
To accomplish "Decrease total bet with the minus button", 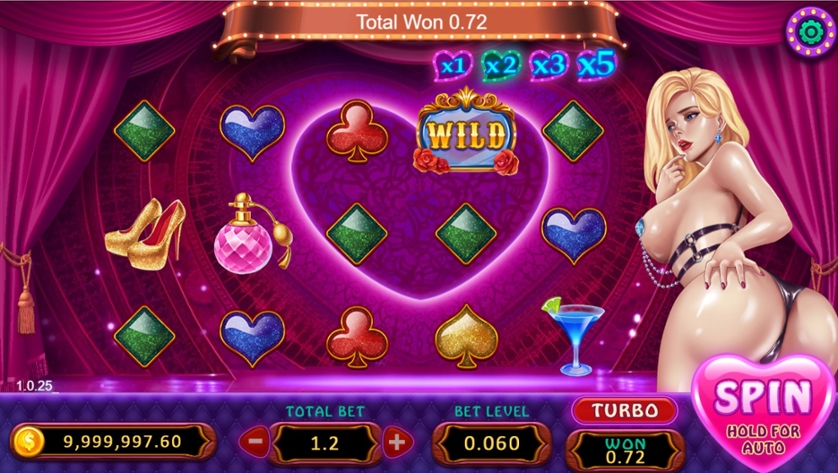I will (x=256, y=440).
